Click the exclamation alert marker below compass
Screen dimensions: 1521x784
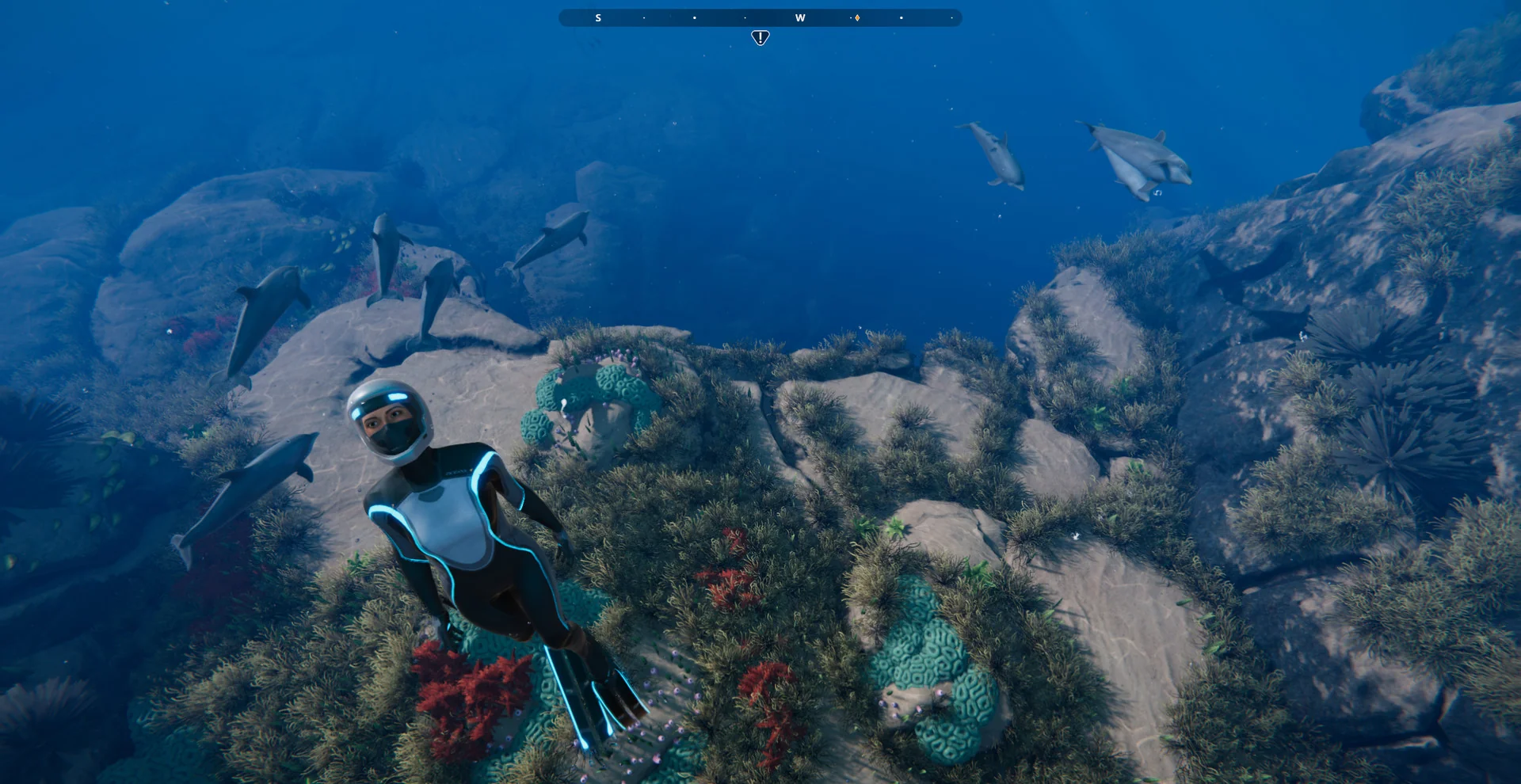760,37
